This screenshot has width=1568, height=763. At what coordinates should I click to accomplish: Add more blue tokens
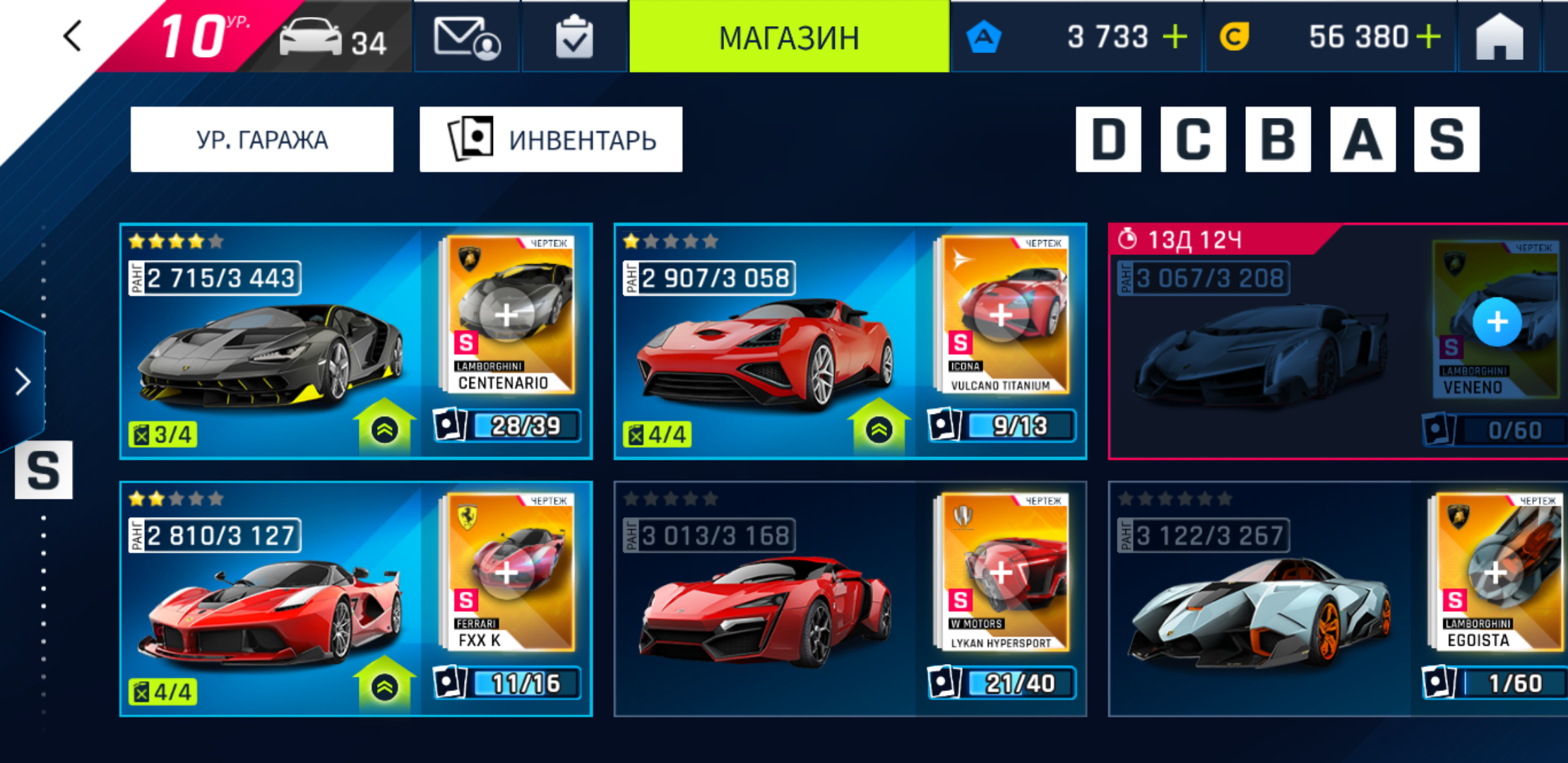(1175, 37)
